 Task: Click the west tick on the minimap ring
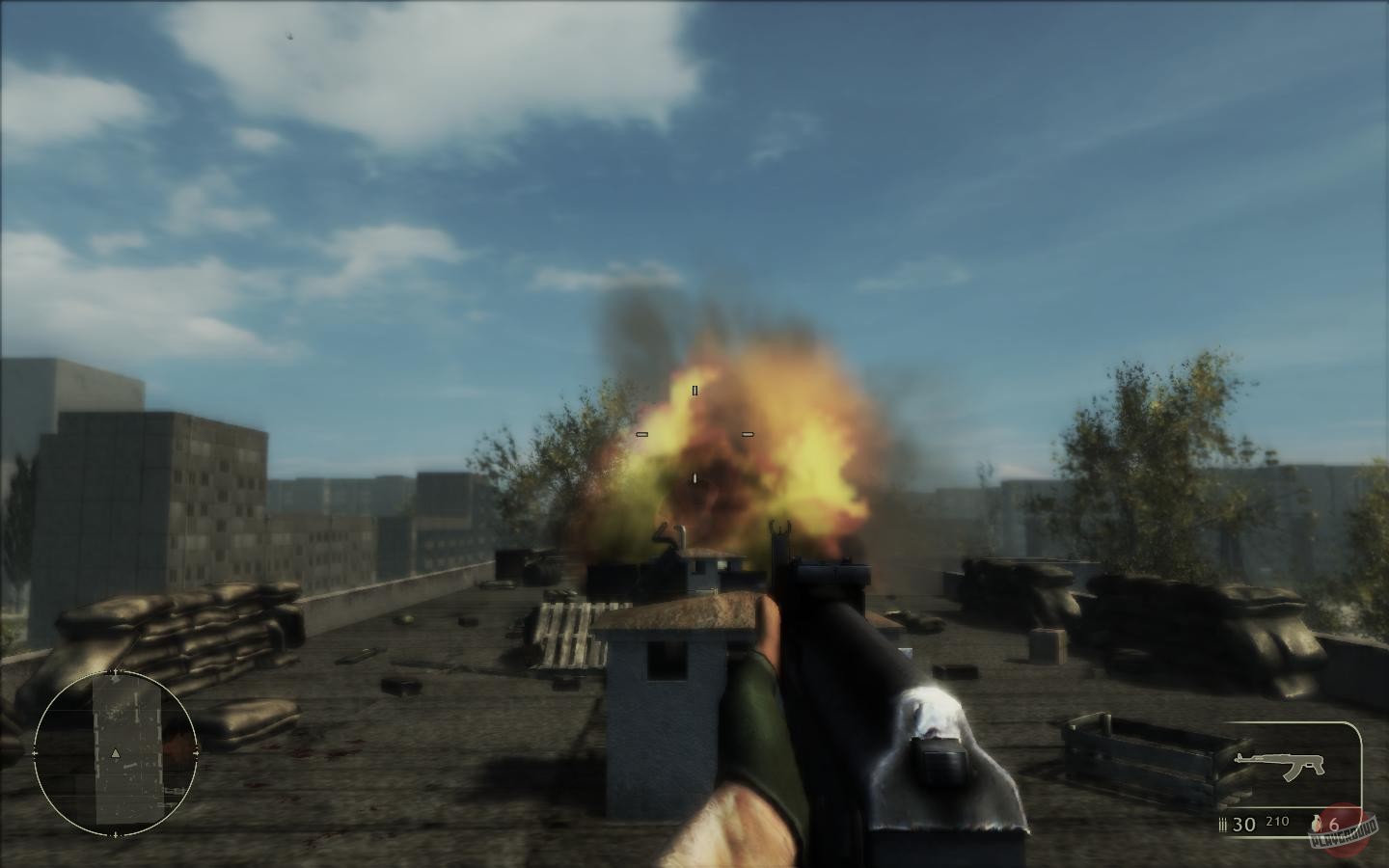click(x=33, y=752)
